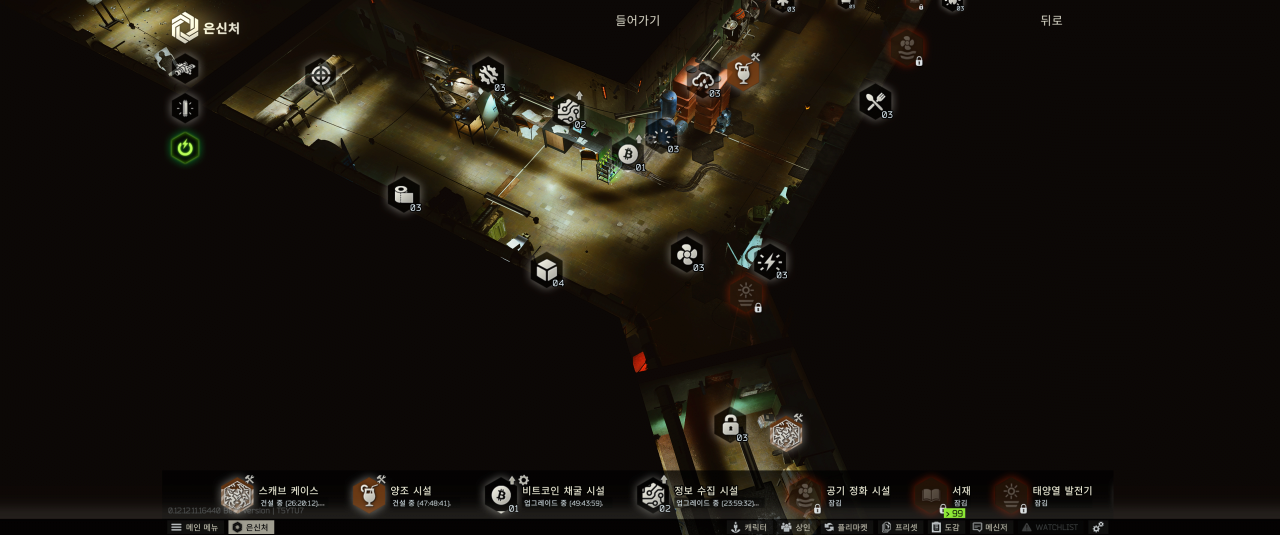This screenshot has height=535, width=1280.
Task: Select the fan ventilation icon
Action: pyautogui.click(x=686, y=254)
